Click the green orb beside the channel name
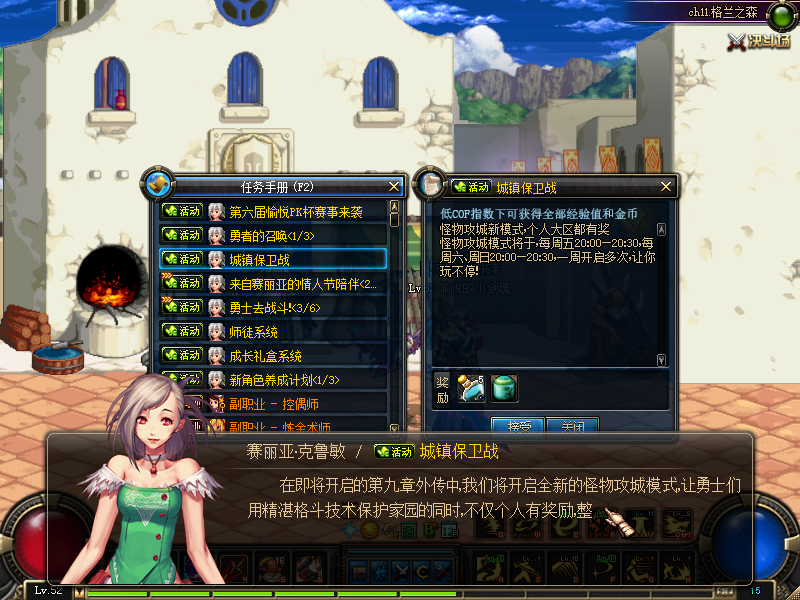Screen dimensions: 800x600 pos(778,14)
